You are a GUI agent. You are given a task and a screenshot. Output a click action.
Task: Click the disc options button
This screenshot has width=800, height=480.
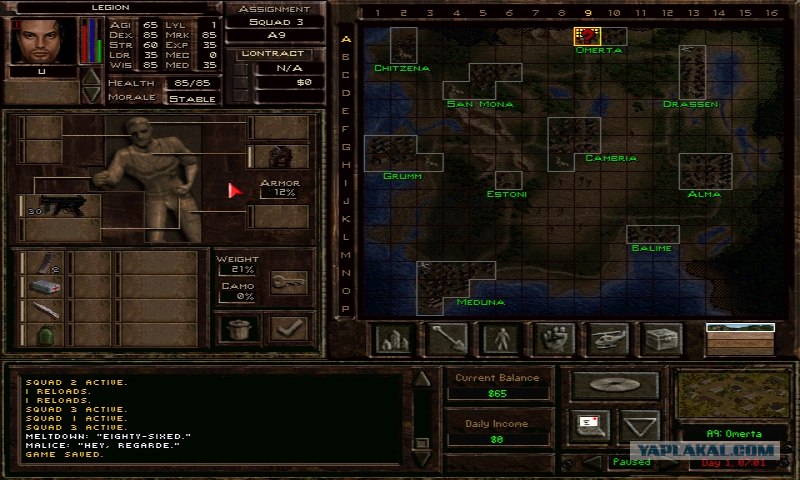[x=614, y=385]
